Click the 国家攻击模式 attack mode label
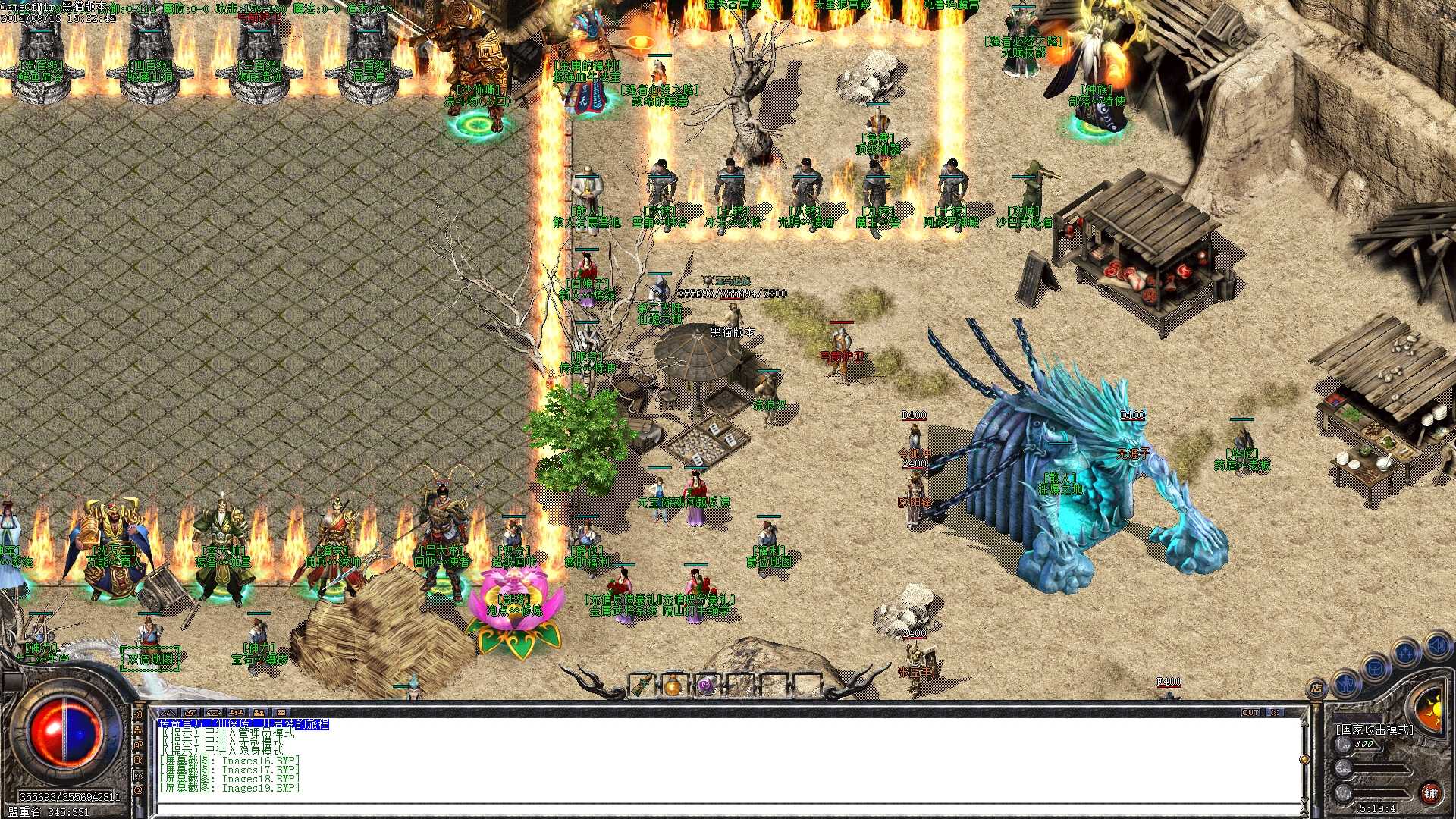The height and width of the screenshot is (819, 1456). click(x=1375, y=729)
